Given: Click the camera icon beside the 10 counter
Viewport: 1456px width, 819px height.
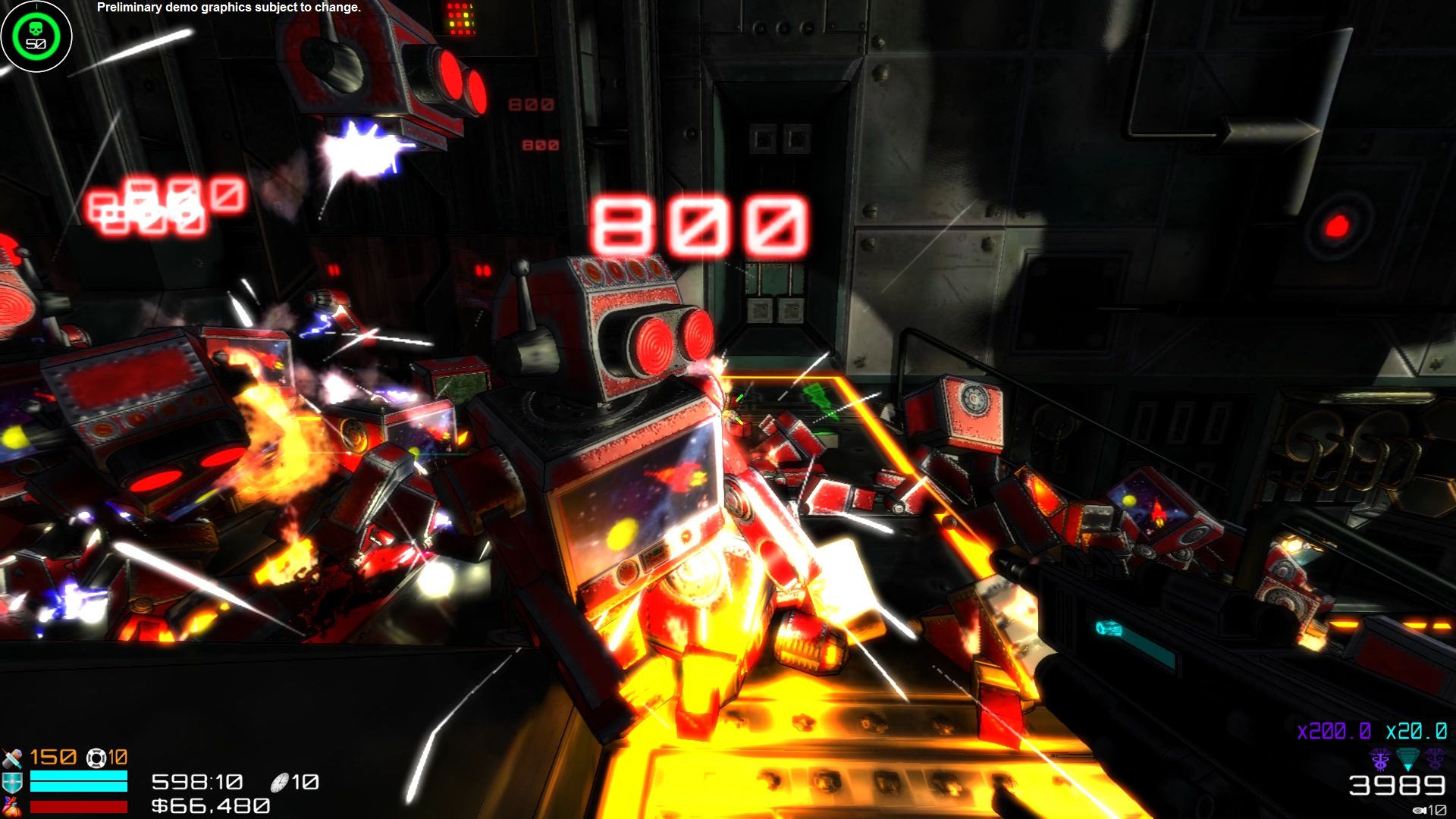Looking at the screenshot, I should point(1420,810).
